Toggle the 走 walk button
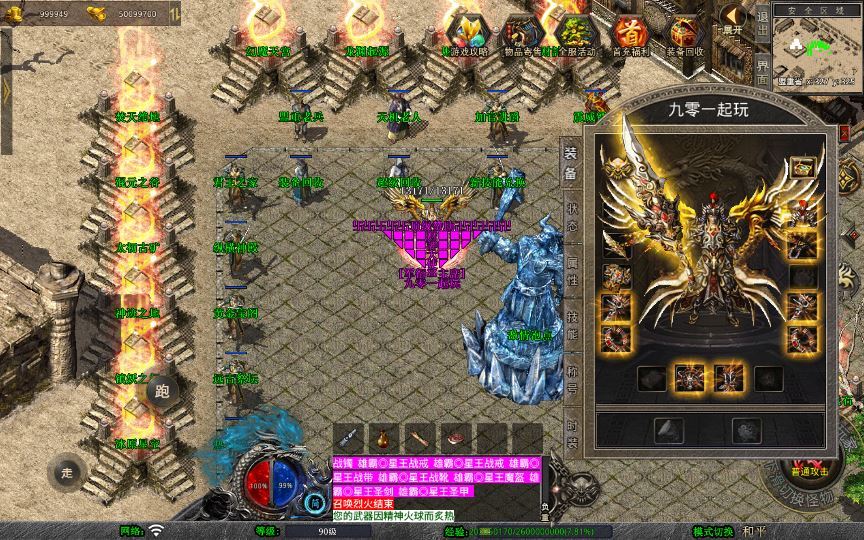864x540 pixels. (x=68, y=471)
